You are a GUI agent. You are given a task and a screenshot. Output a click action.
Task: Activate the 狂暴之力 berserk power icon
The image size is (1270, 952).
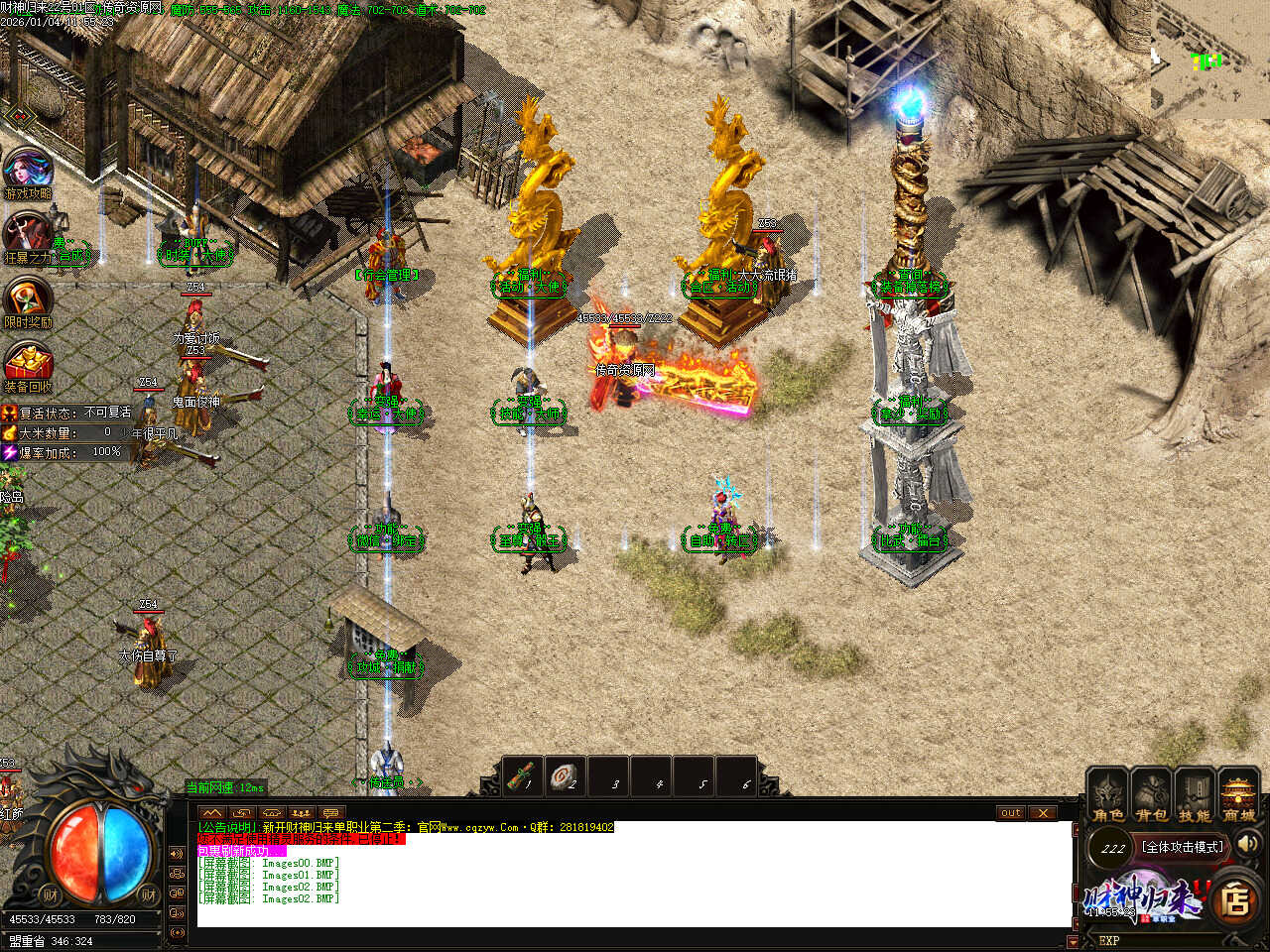(28, 236)
